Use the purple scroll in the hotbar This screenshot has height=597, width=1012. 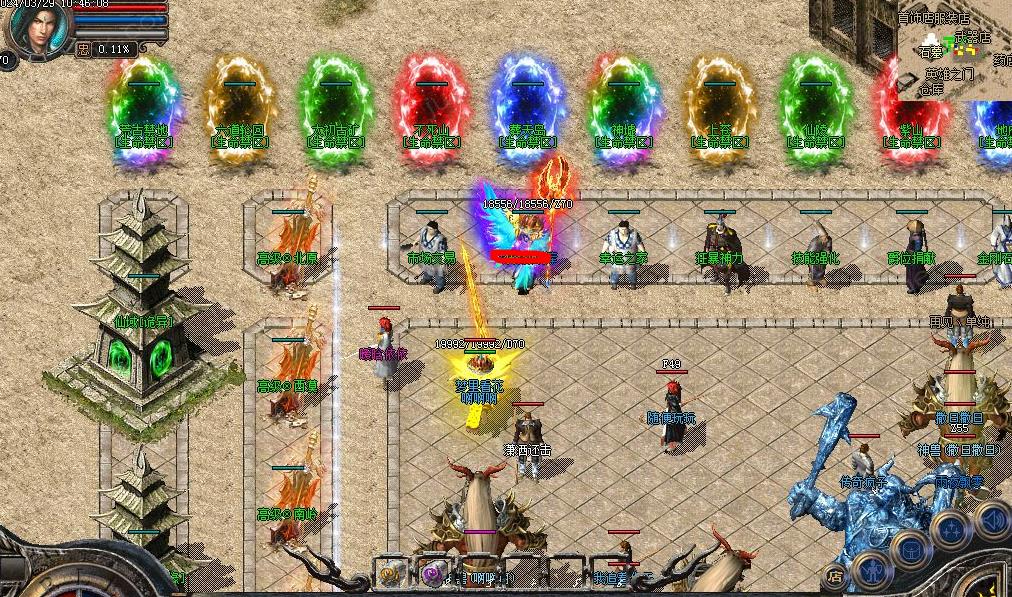433,574
